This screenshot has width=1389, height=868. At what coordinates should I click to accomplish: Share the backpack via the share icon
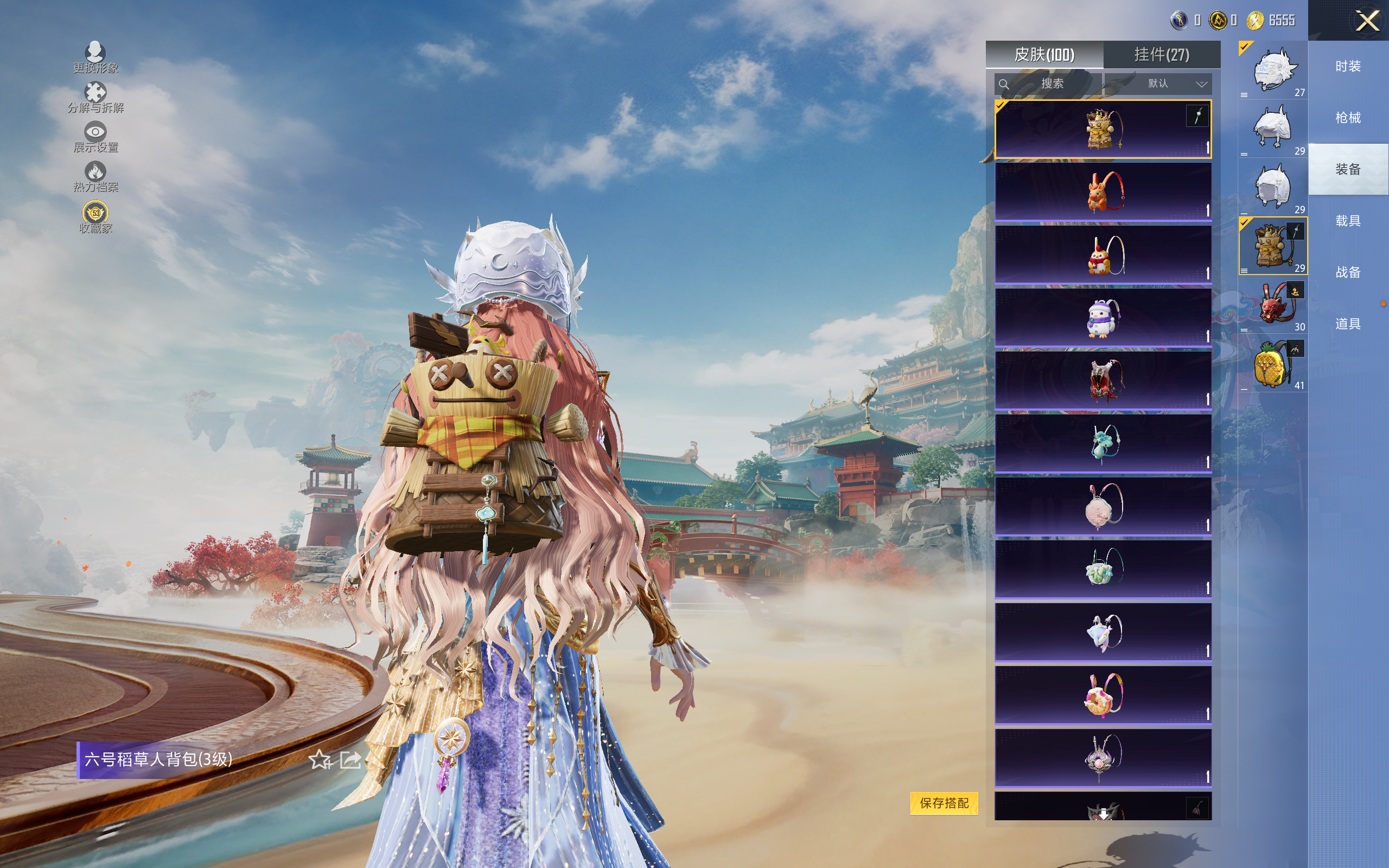click(x=350, y=760)
